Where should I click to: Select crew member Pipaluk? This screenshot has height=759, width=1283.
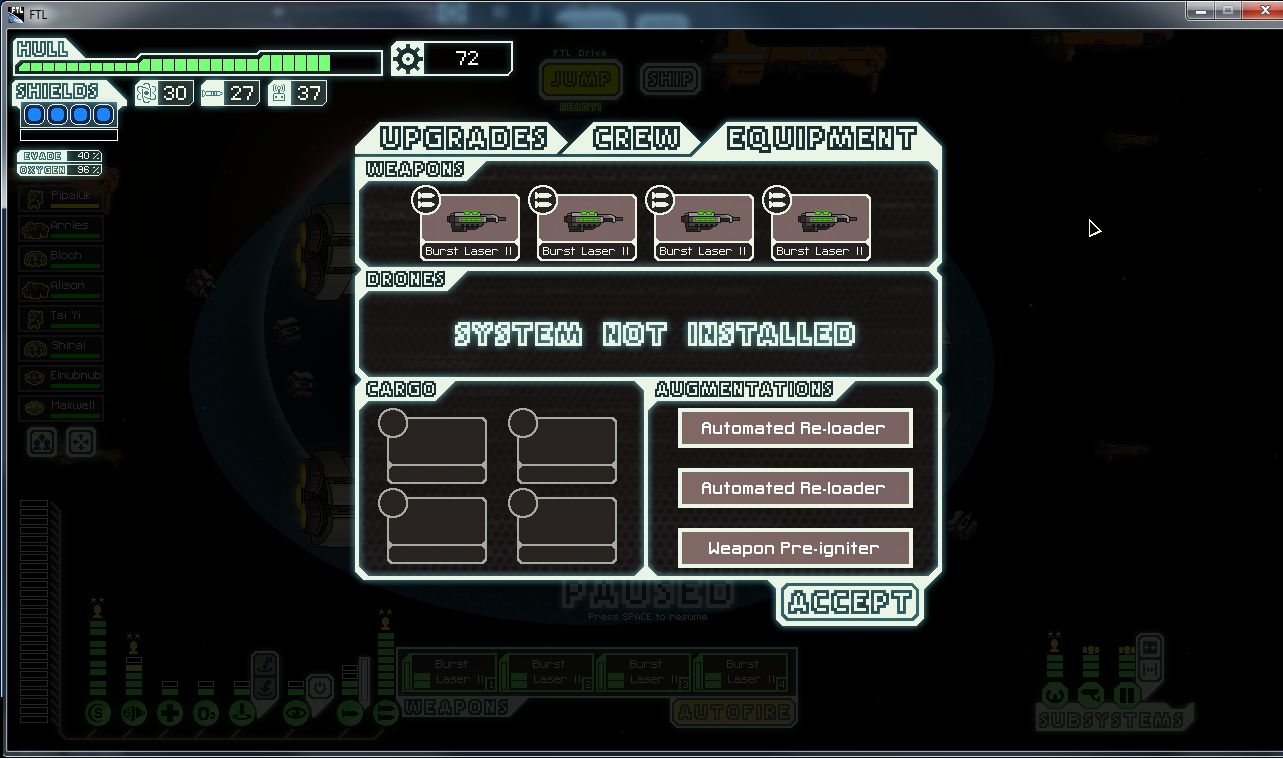(x=60, y=198)
